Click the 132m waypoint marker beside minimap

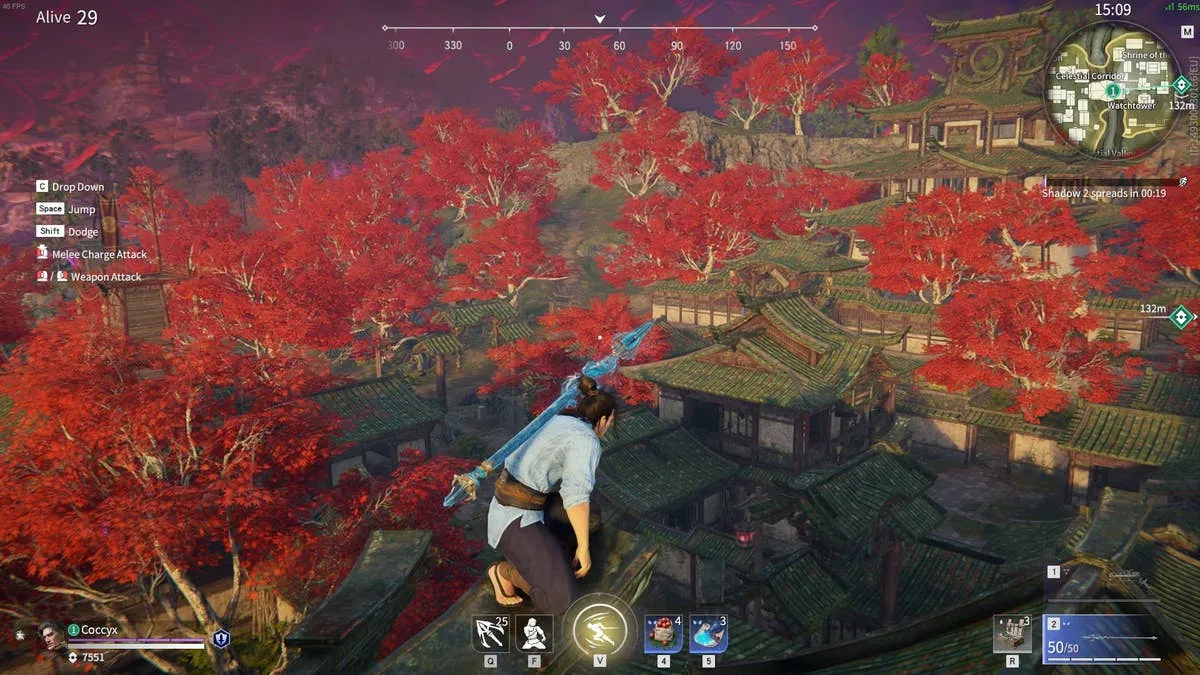point(1181,86)
